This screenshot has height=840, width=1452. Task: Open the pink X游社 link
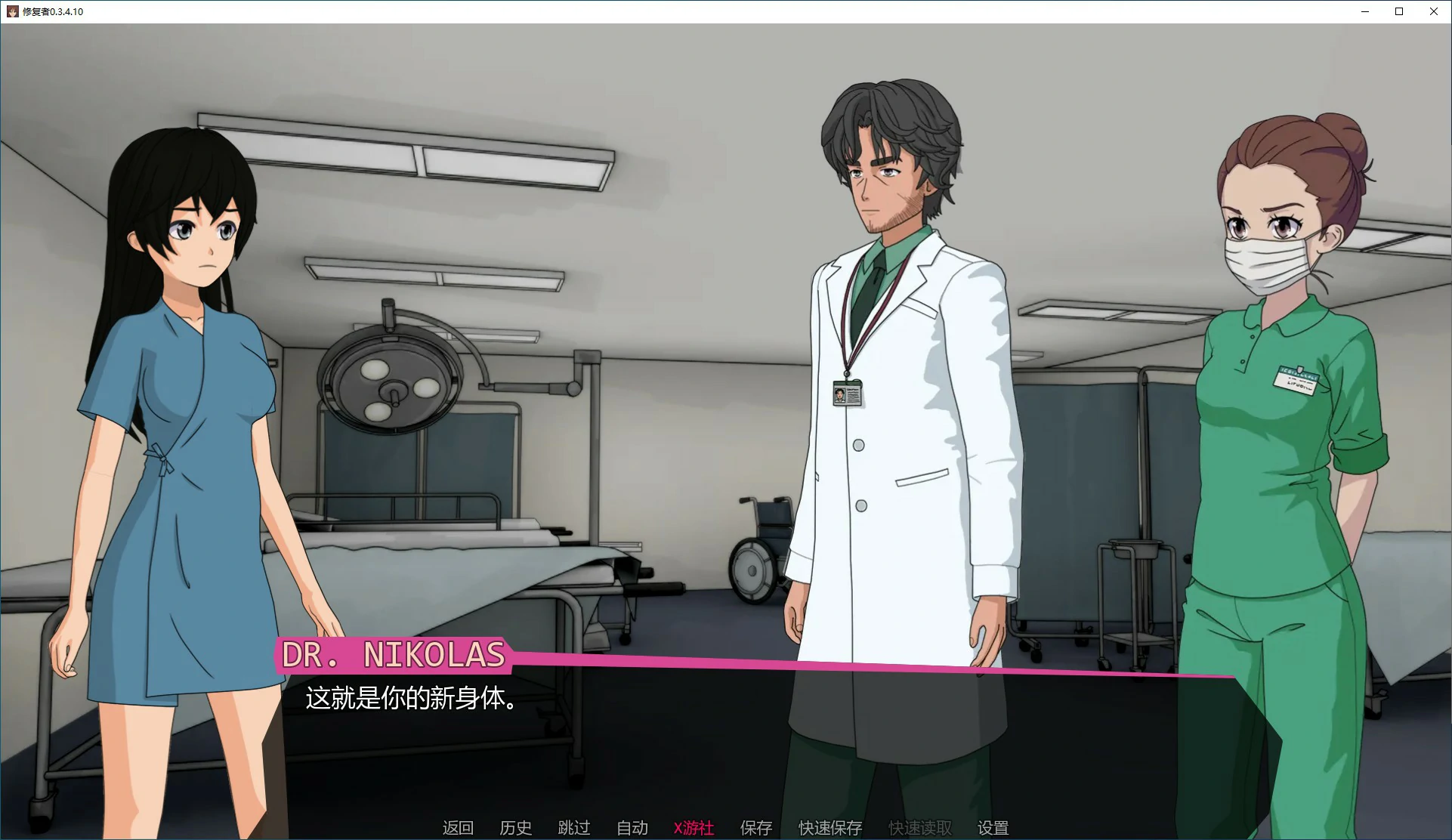pos(694,828)
